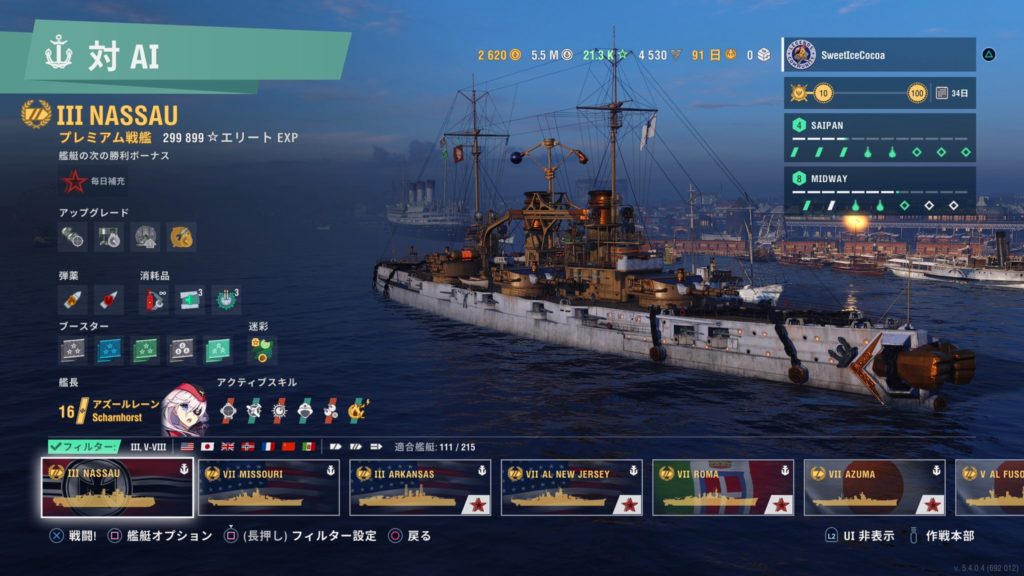Choose the III Arkansas ship card
The image size is (1024, 576).
[420, 487]
